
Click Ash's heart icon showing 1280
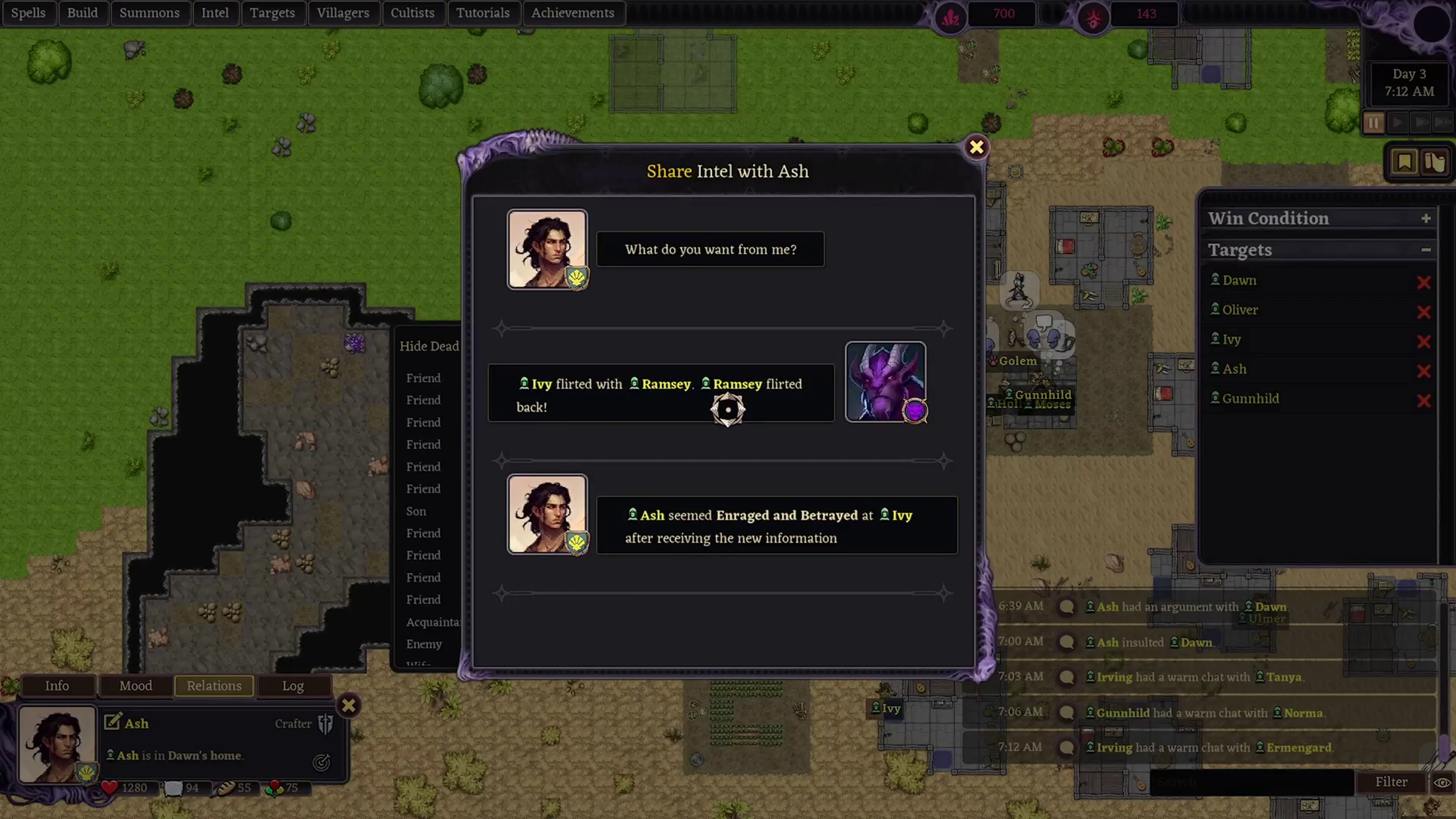tap(110, 787)
